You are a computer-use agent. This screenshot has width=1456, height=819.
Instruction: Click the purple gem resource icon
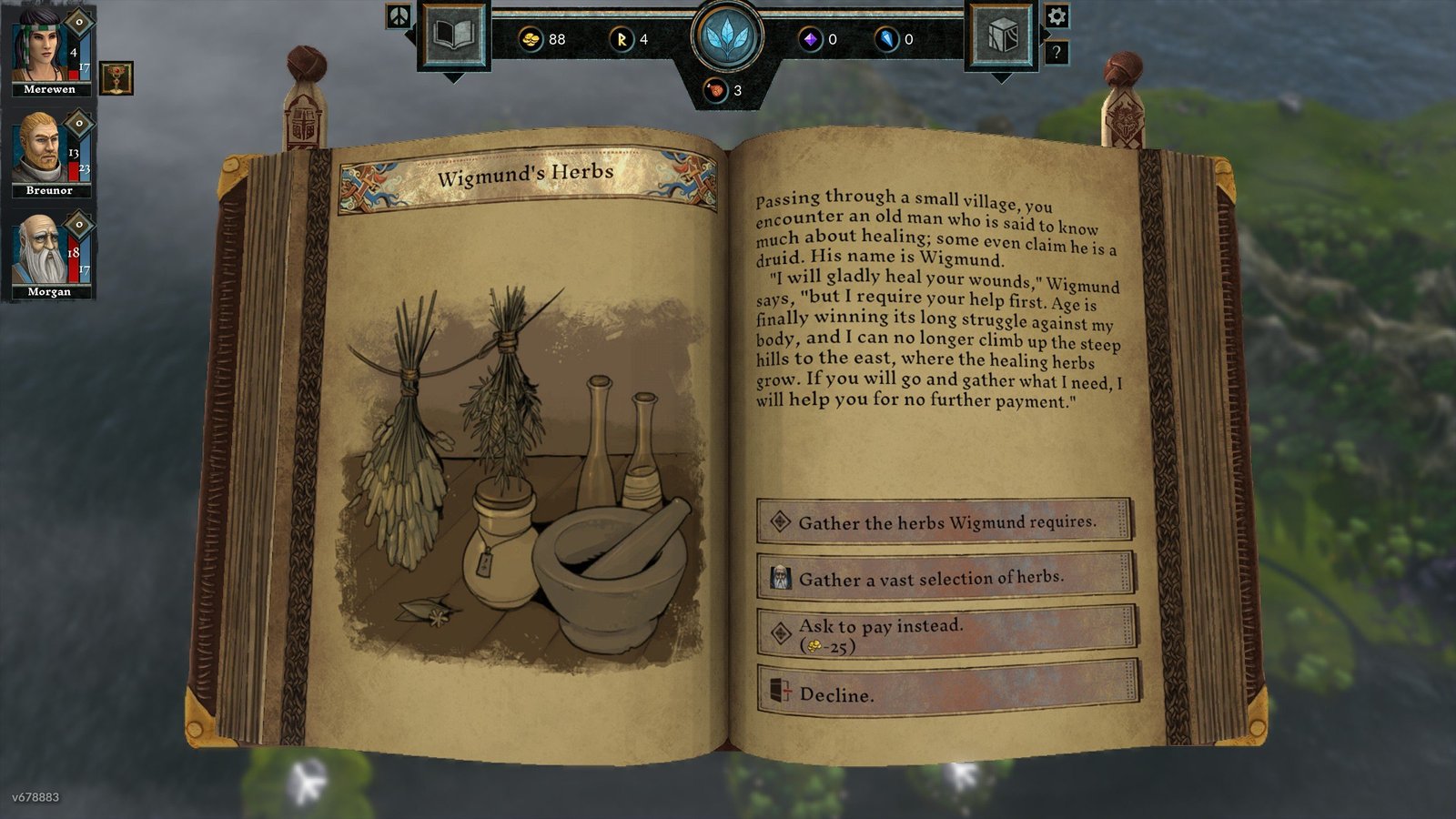coord(809,39)
